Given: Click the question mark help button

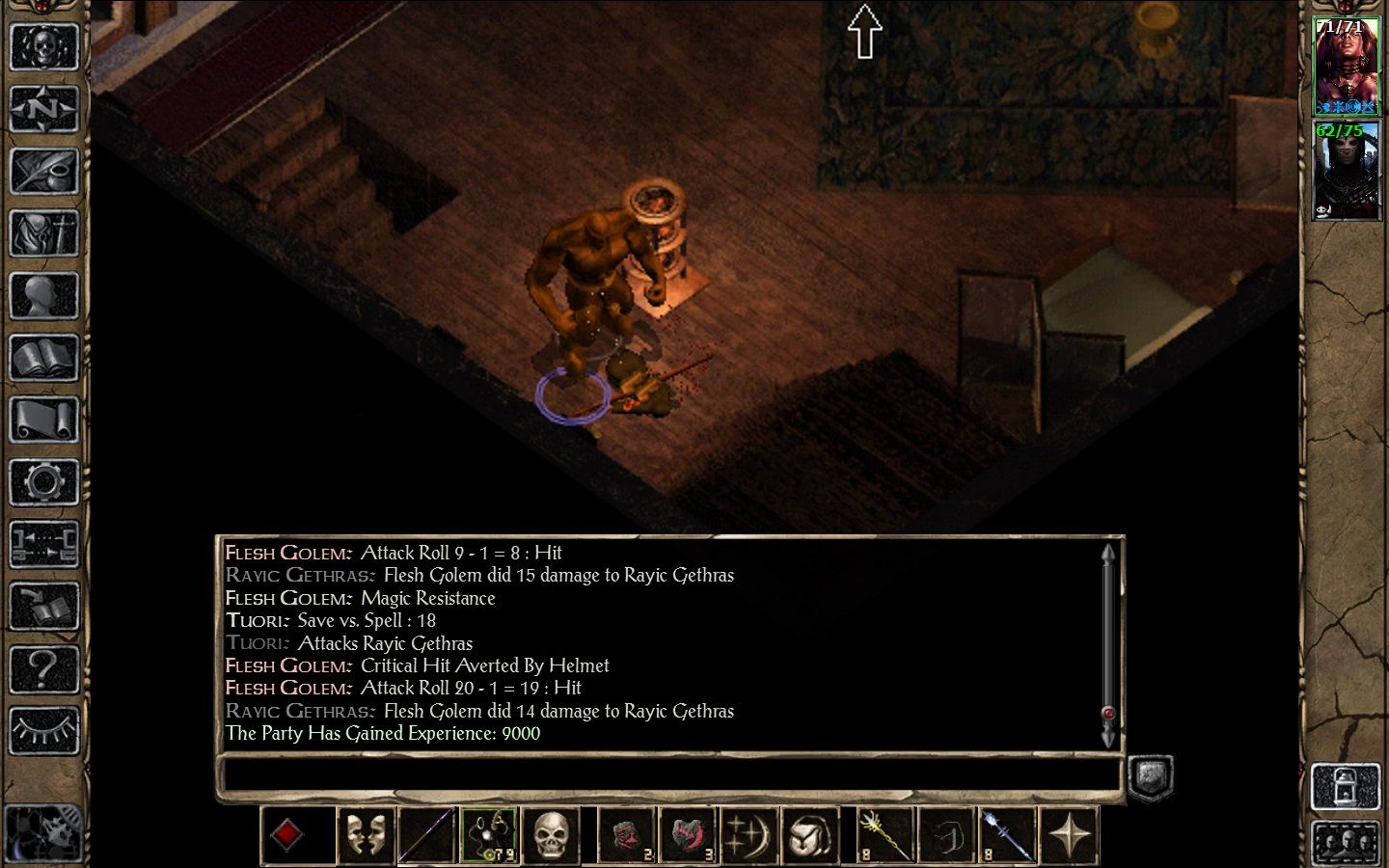Looking at the screenshot, I should point(43,667).
